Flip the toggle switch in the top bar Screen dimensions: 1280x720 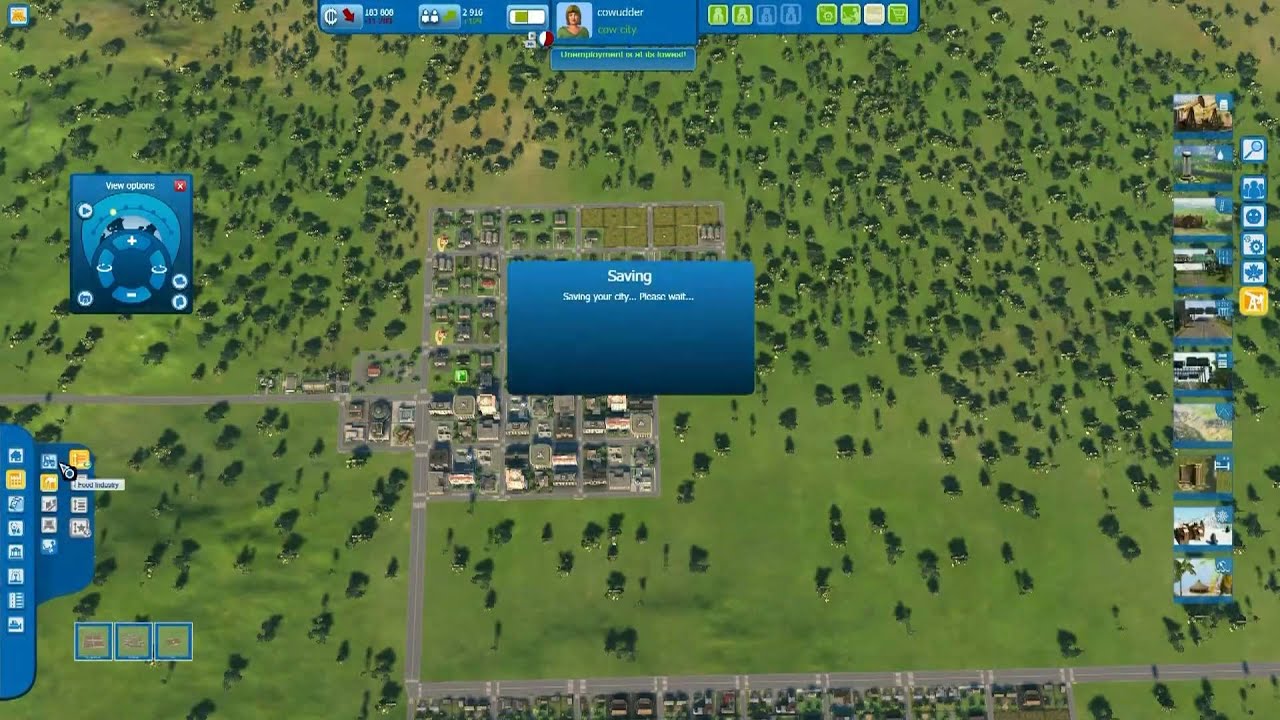(527, 15)
